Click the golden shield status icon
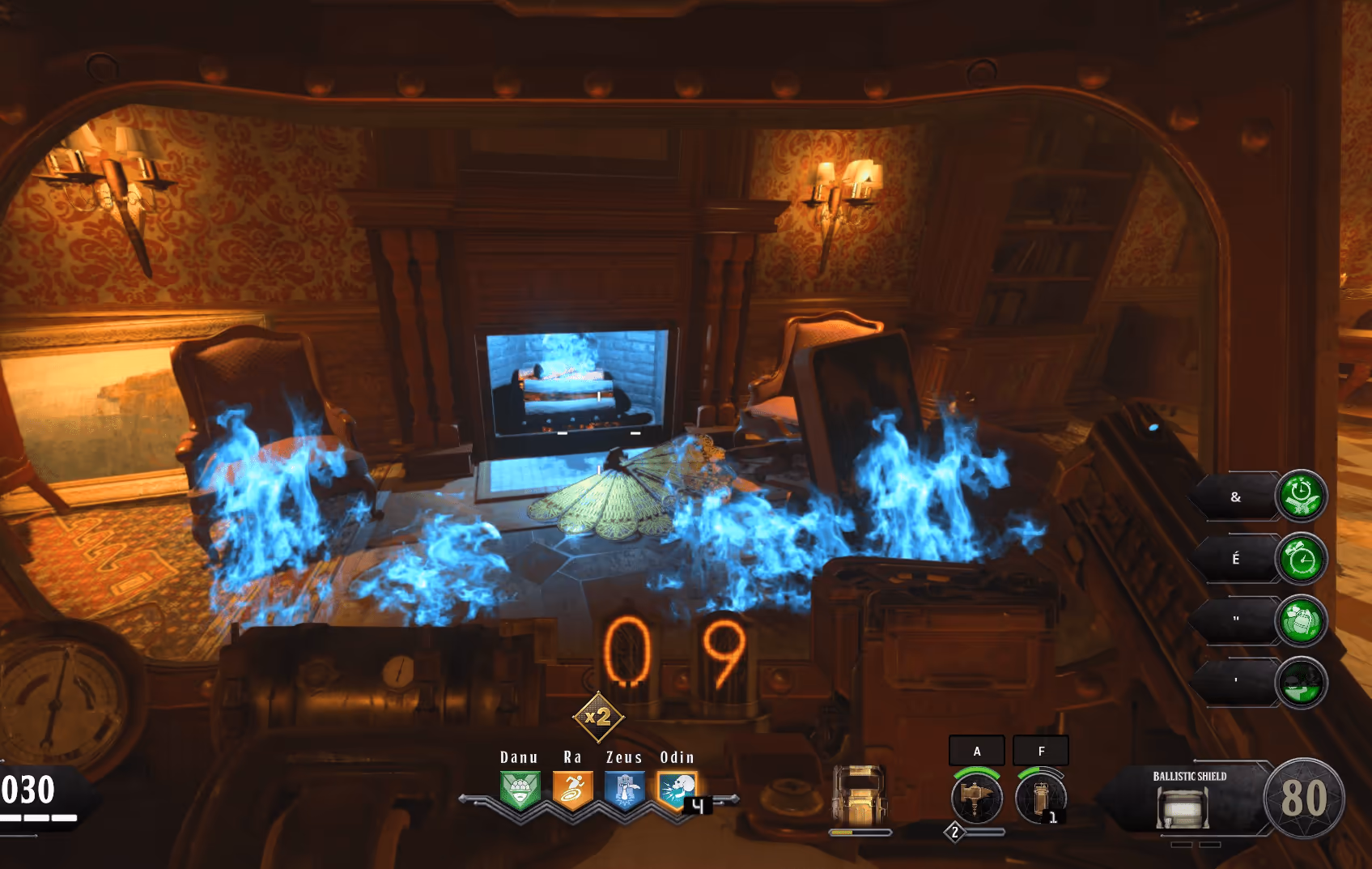Viewport: 1372px width, 869px height. click(x=859, y=794)
